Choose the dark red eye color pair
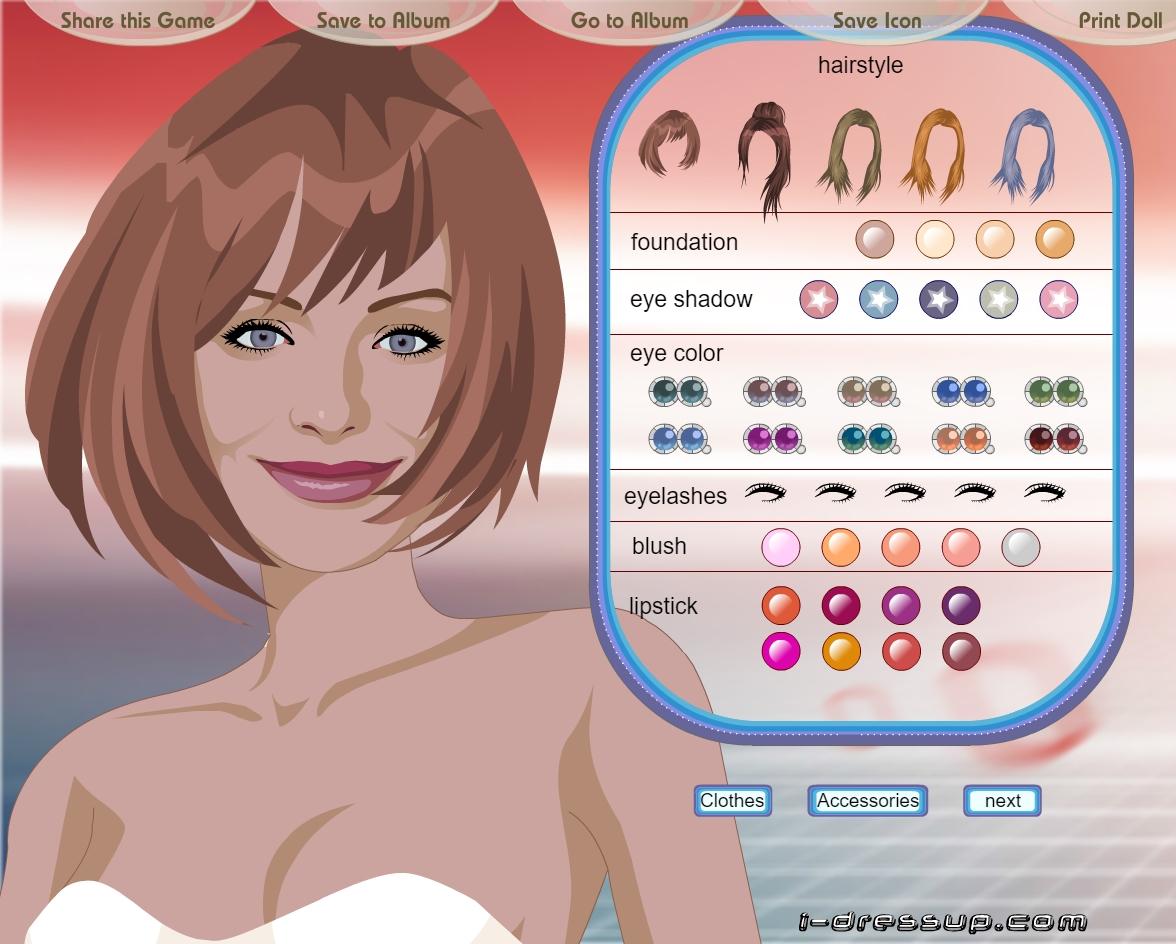 pos(1055,438)
